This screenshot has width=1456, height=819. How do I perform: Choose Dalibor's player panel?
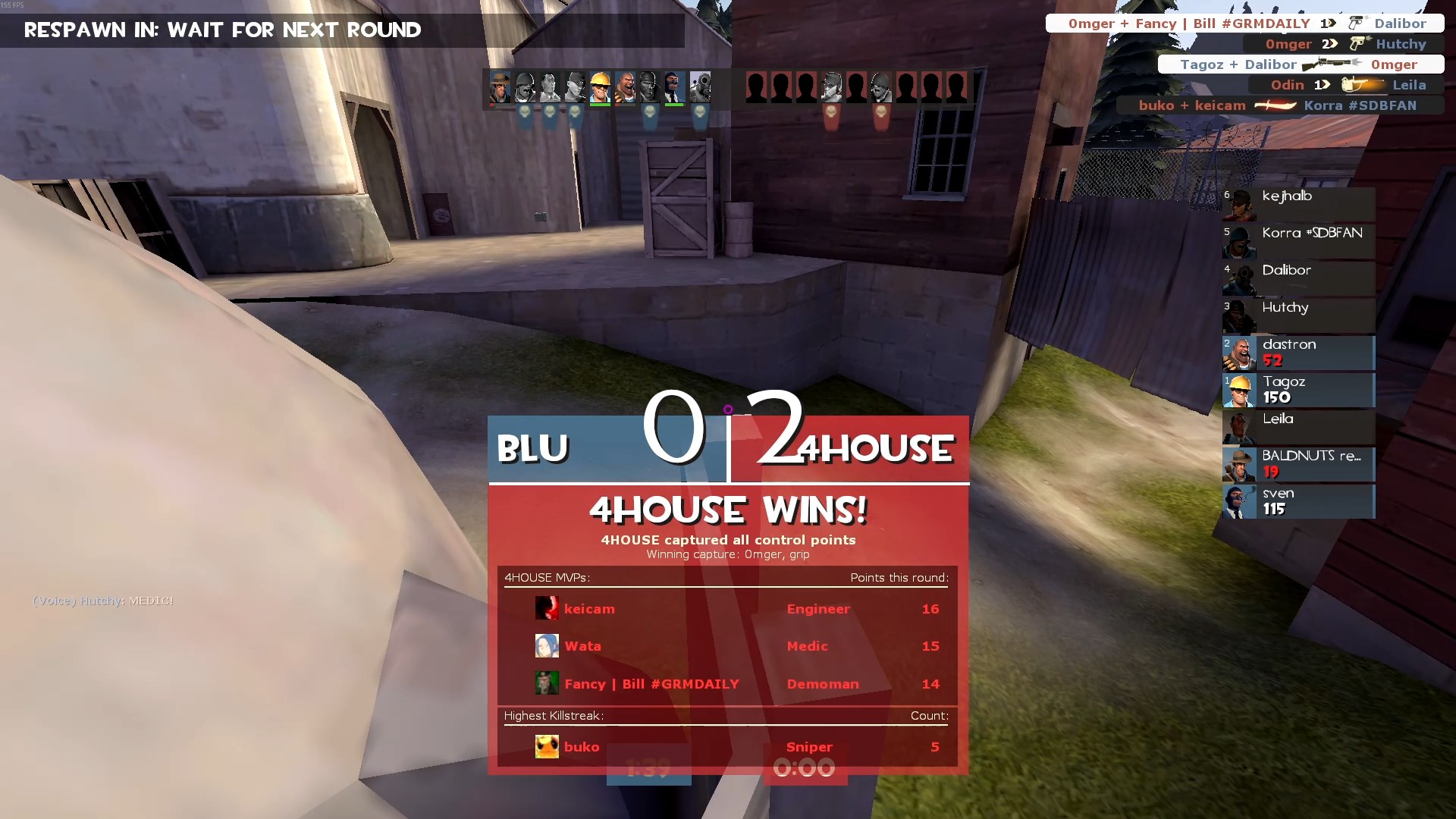tap(1298, 279)
